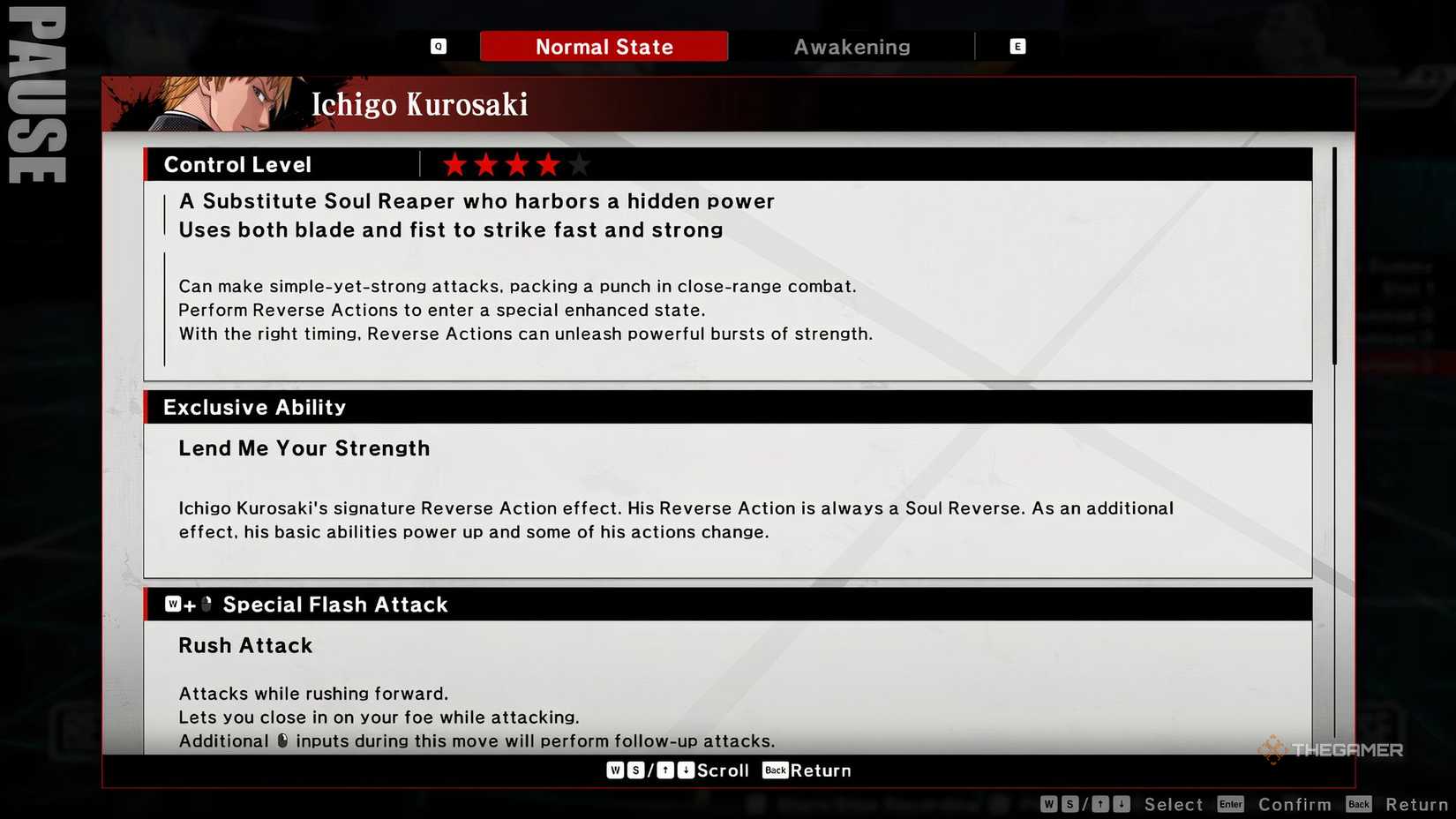Toggle the fifth control level star
Image resolution: width=1456 pixels, height=819 pixels.
tap(579, 163)
